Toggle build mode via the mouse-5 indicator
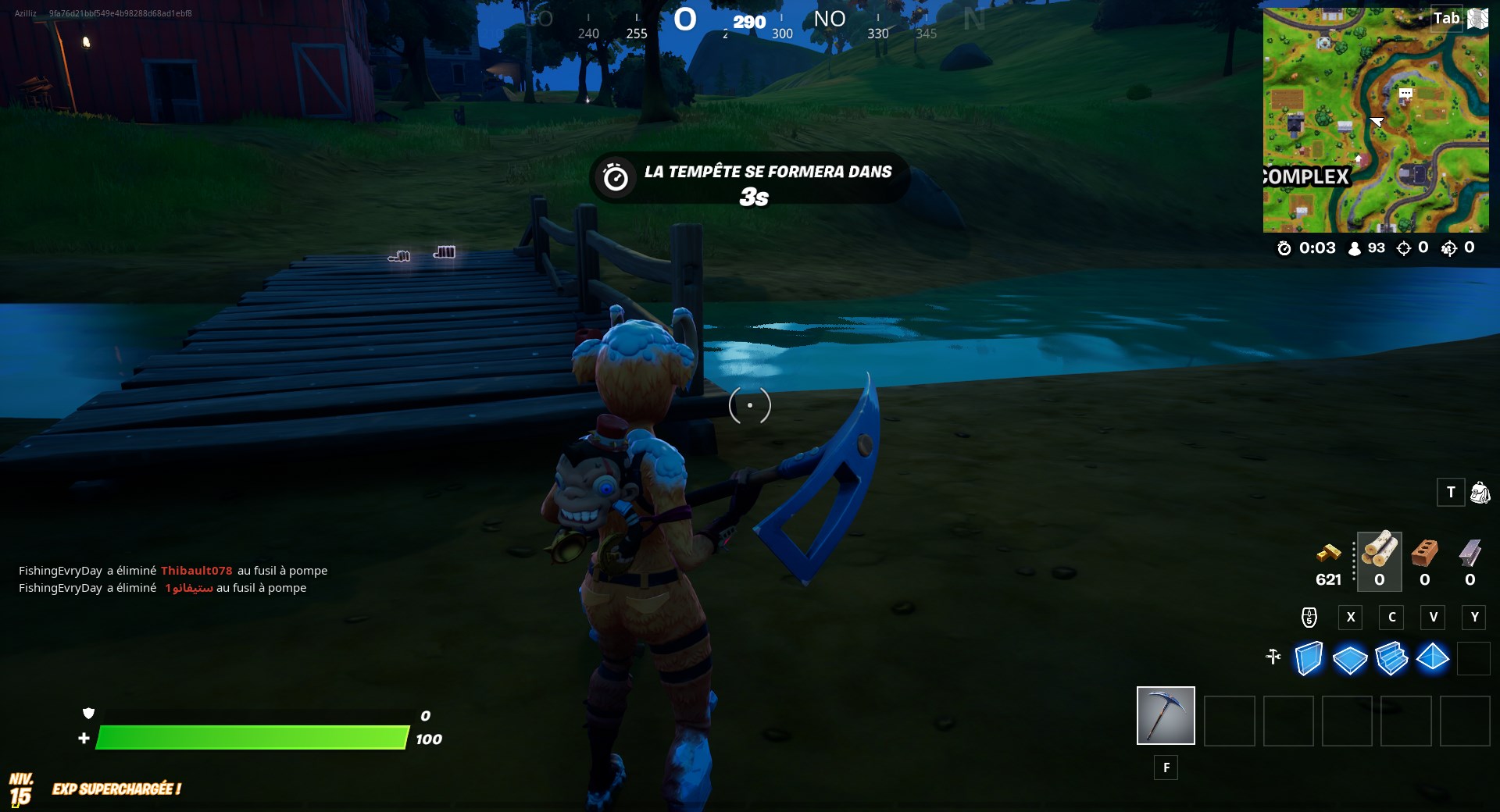This screenshot has width=1500, height=812. 1309,618
